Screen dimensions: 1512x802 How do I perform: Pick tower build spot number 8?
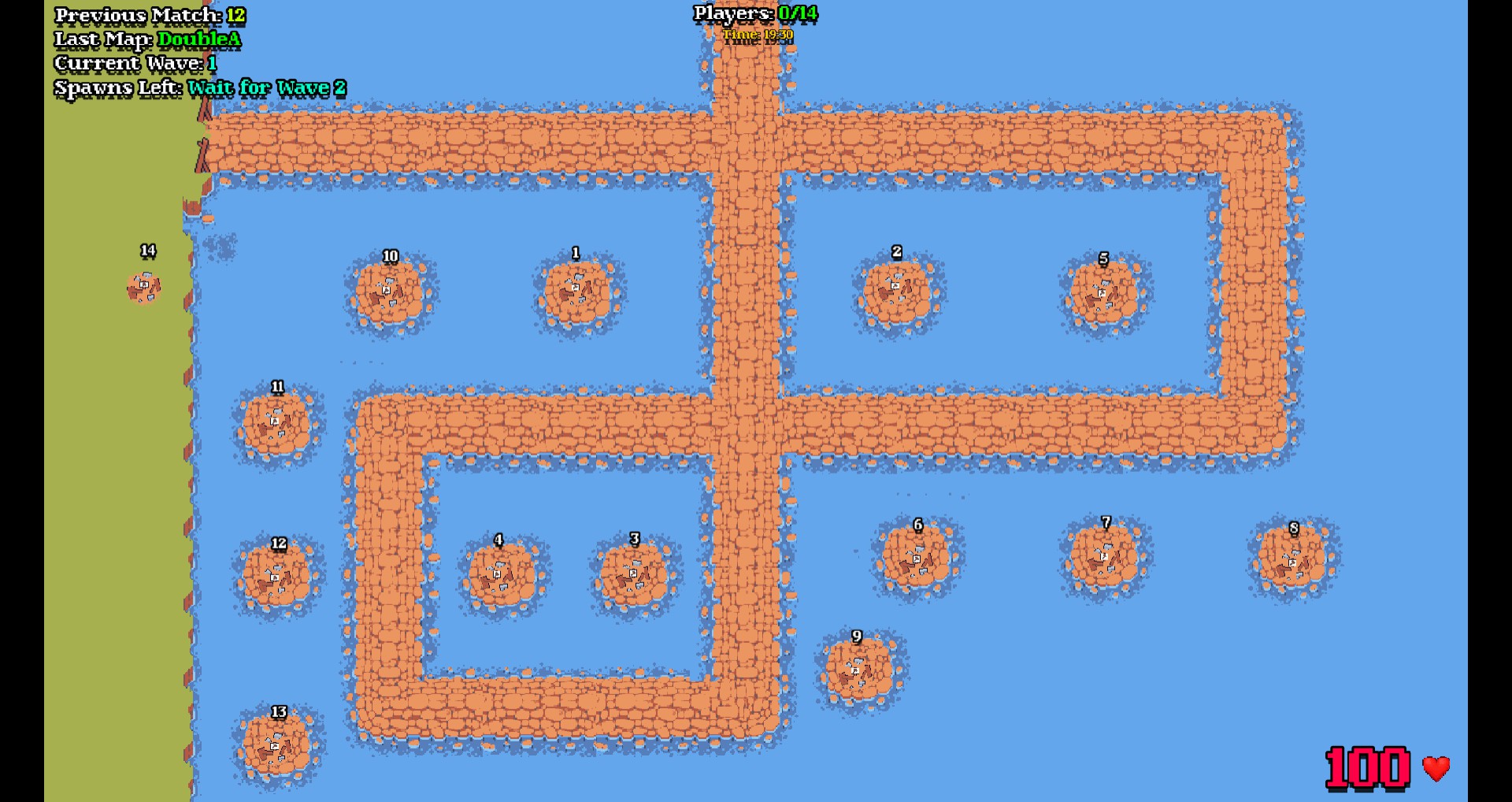1293,559
